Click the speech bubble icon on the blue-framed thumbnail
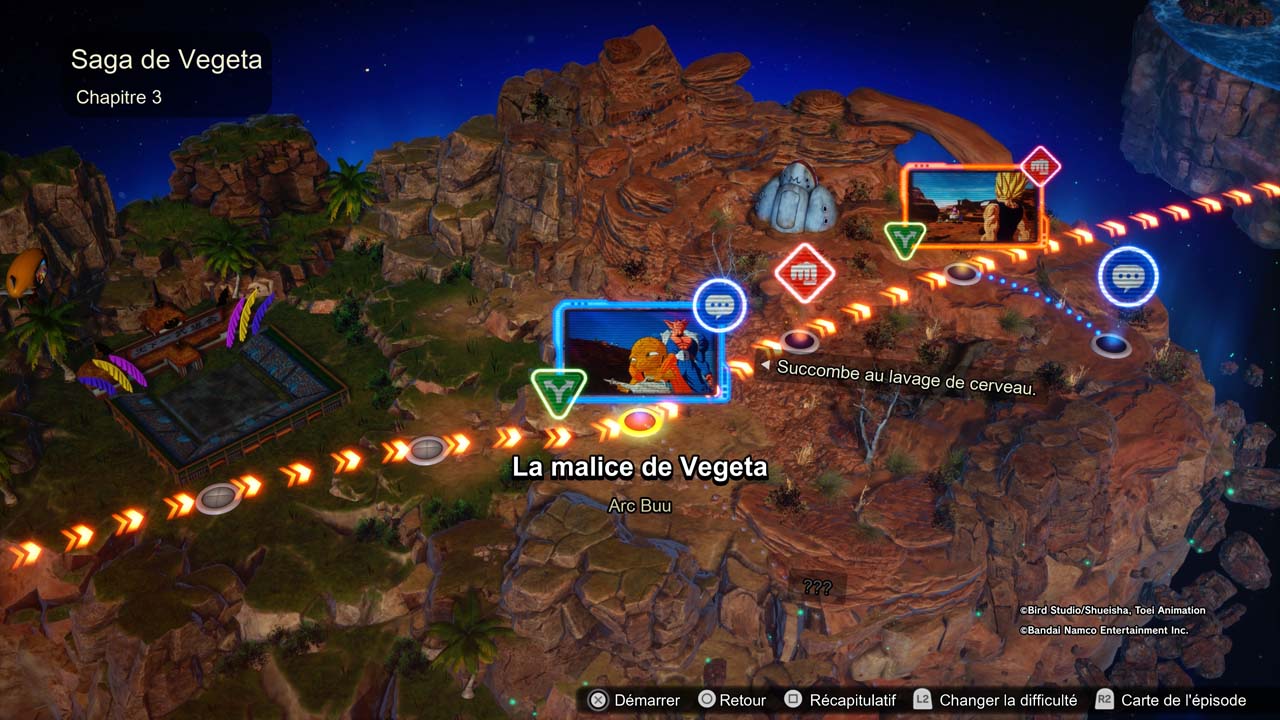Image resolution: width=1280 pixels, height=720 pixels. click(720, 305)
